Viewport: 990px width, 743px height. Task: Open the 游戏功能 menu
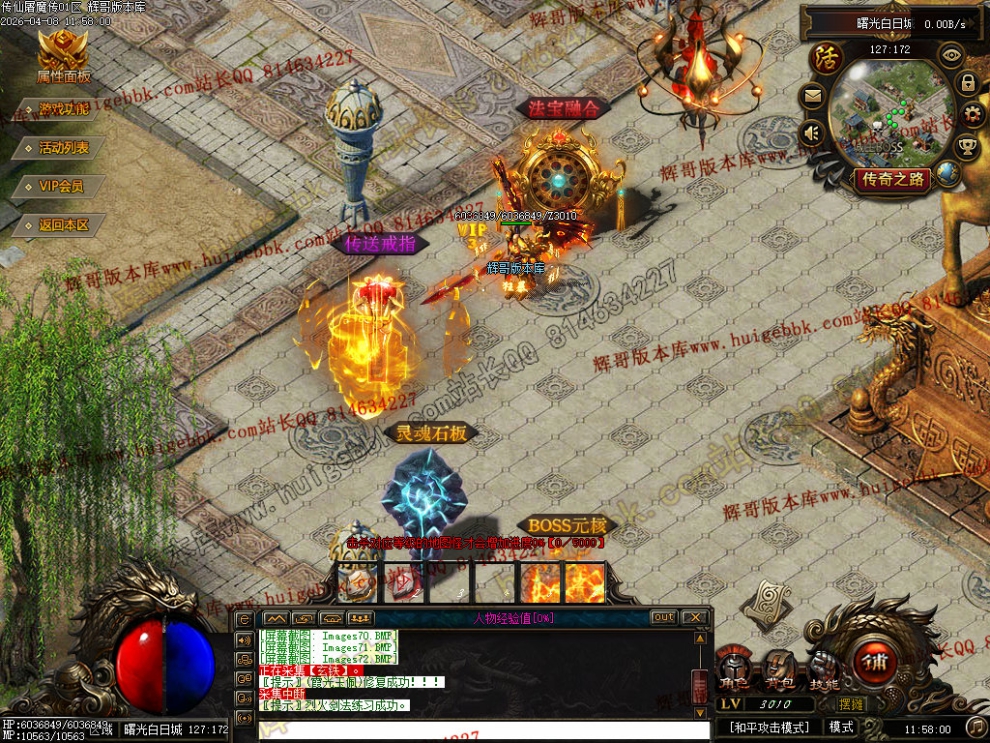pyautogui.click(x=62, y=109)
